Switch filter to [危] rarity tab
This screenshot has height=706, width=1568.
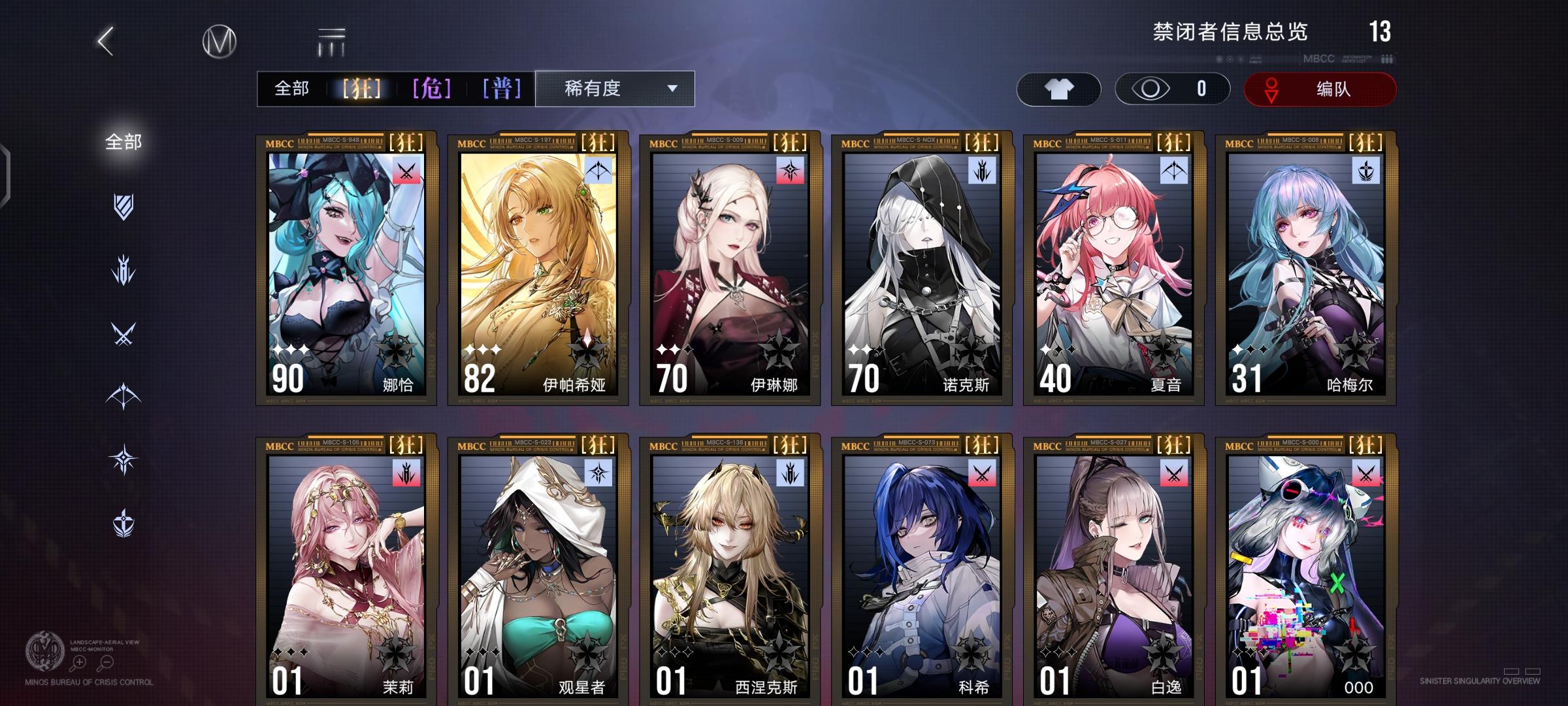click(433, 87)
